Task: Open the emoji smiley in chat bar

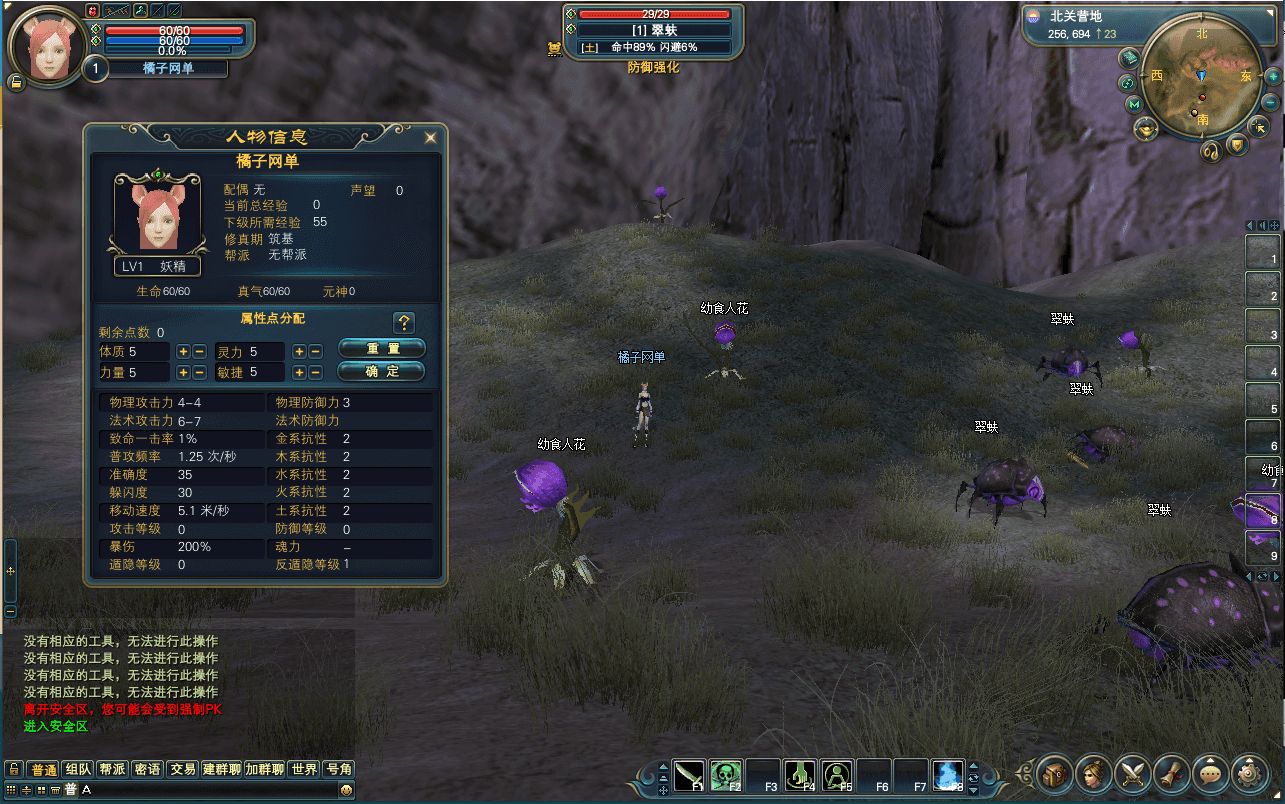Action: click(346, 790)
